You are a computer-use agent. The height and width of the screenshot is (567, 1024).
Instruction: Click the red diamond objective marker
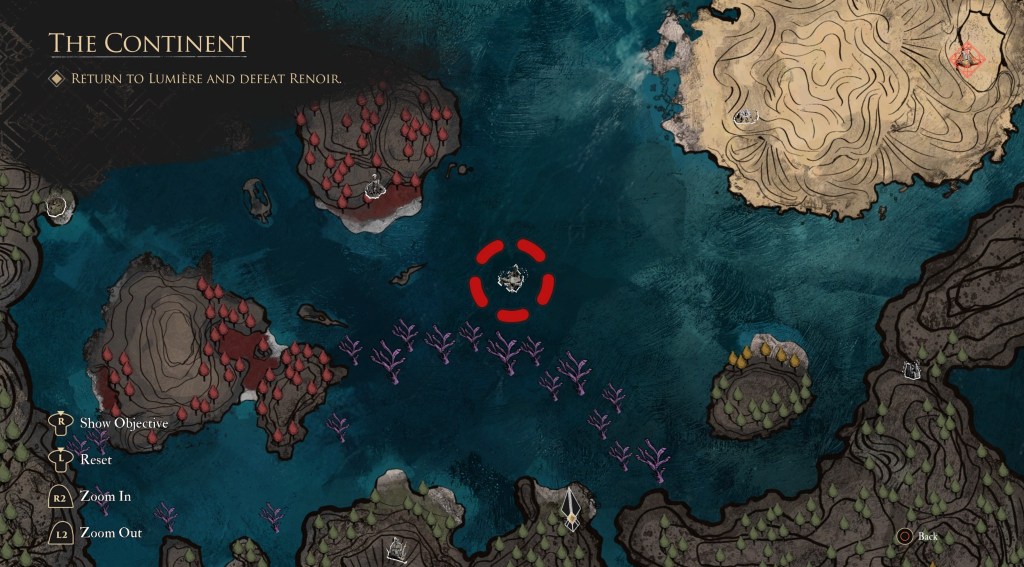point(966,58)
